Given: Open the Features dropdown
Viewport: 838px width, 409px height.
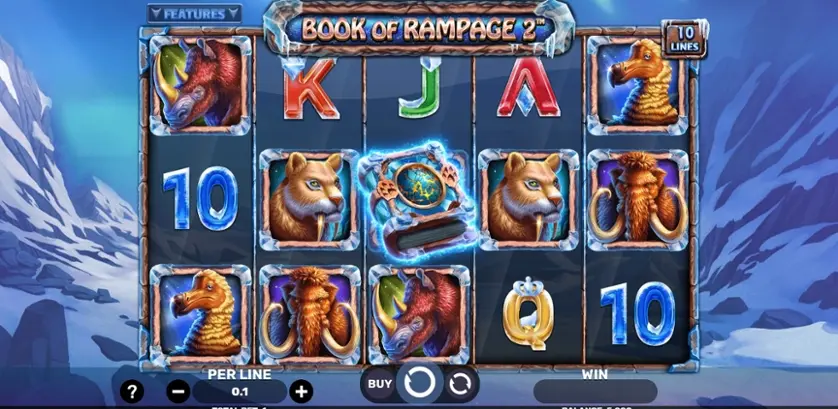Looking at the screenshot, I should tap(194, 14).
